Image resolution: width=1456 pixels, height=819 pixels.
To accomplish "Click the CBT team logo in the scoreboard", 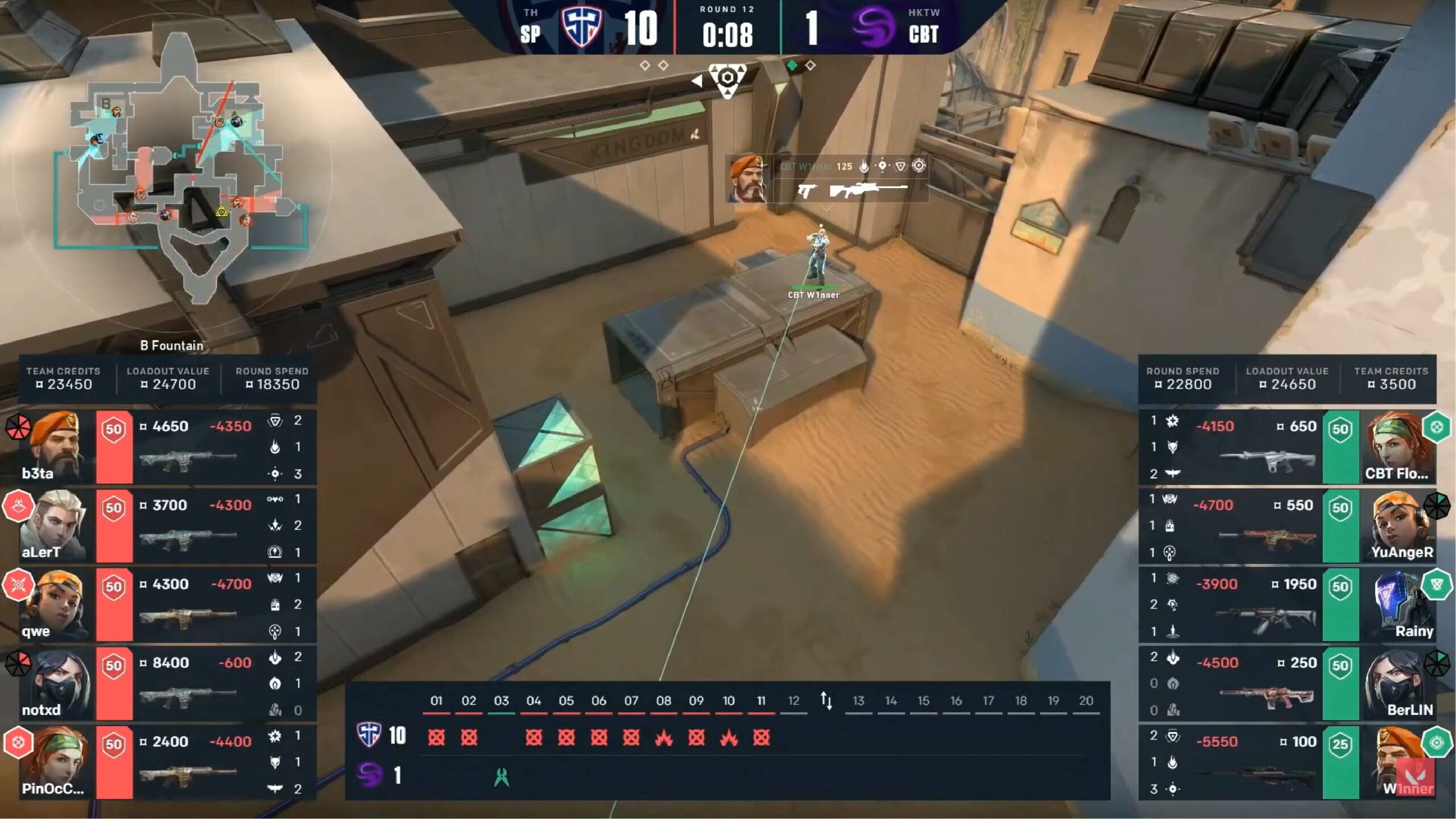I will [873, 28].
